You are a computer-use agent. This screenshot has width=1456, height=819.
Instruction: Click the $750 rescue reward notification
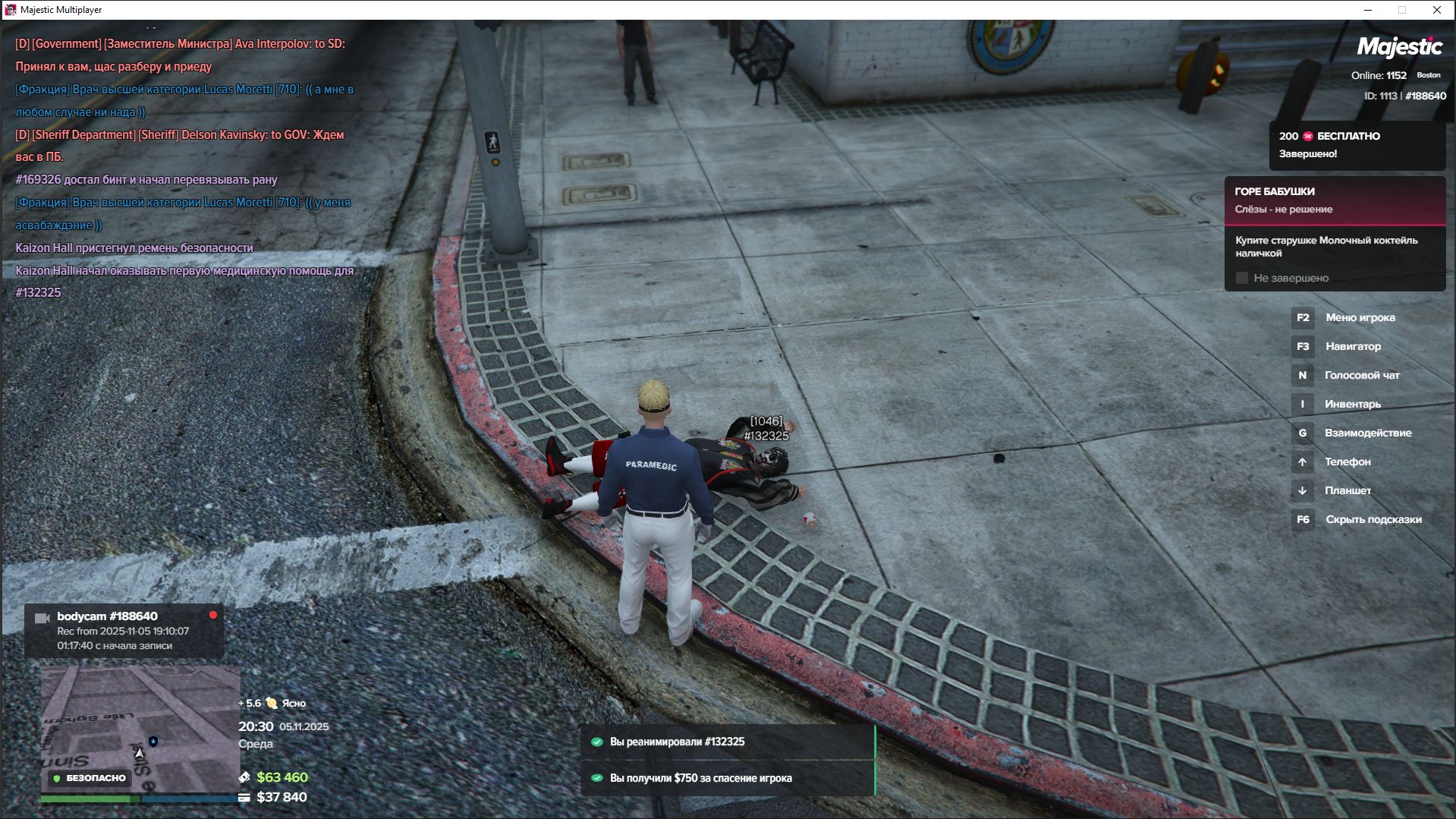pyautogui.click(x=728, y=778)
